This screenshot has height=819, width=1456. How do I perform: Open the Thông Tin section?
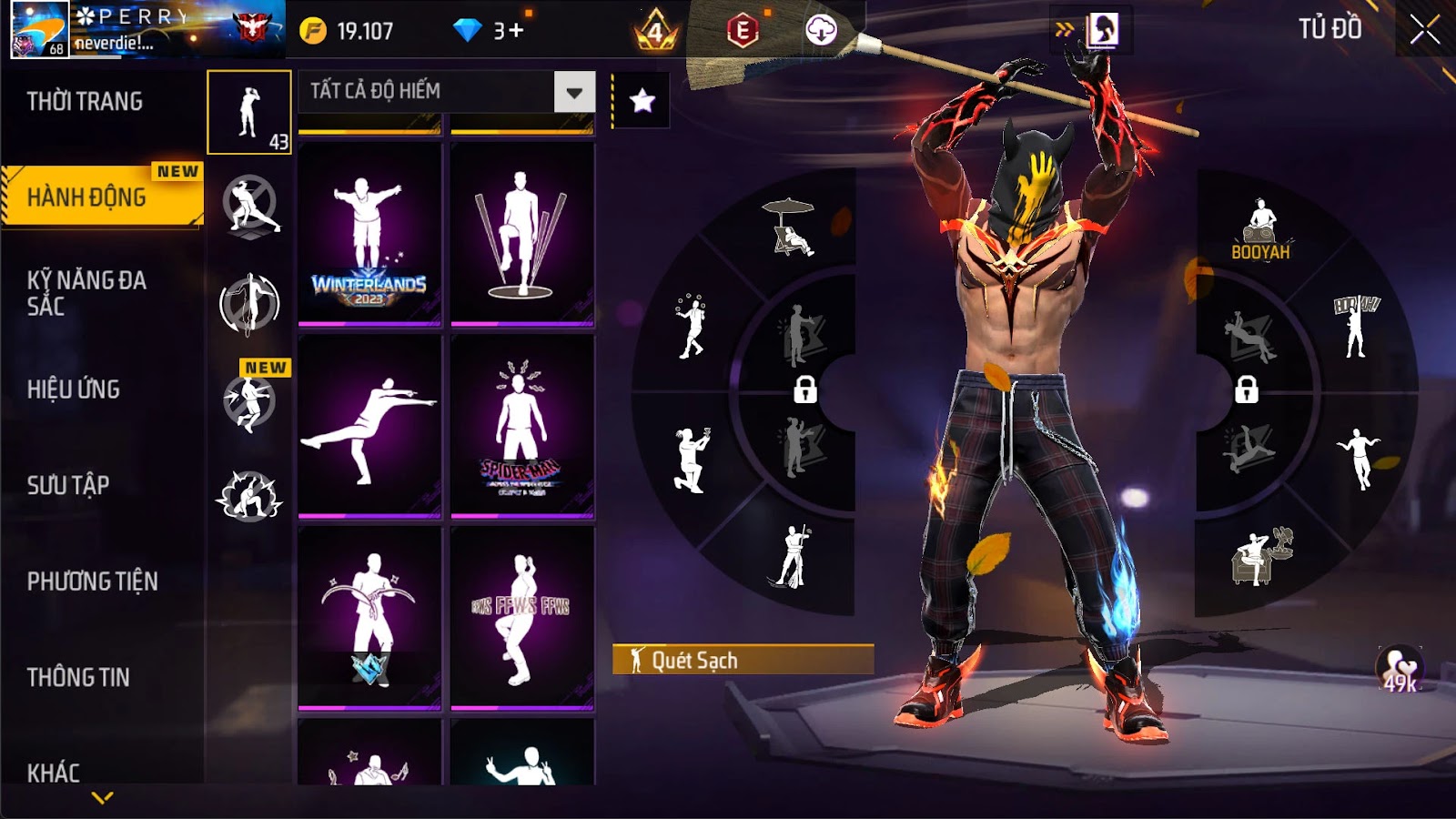coord(78,678)
